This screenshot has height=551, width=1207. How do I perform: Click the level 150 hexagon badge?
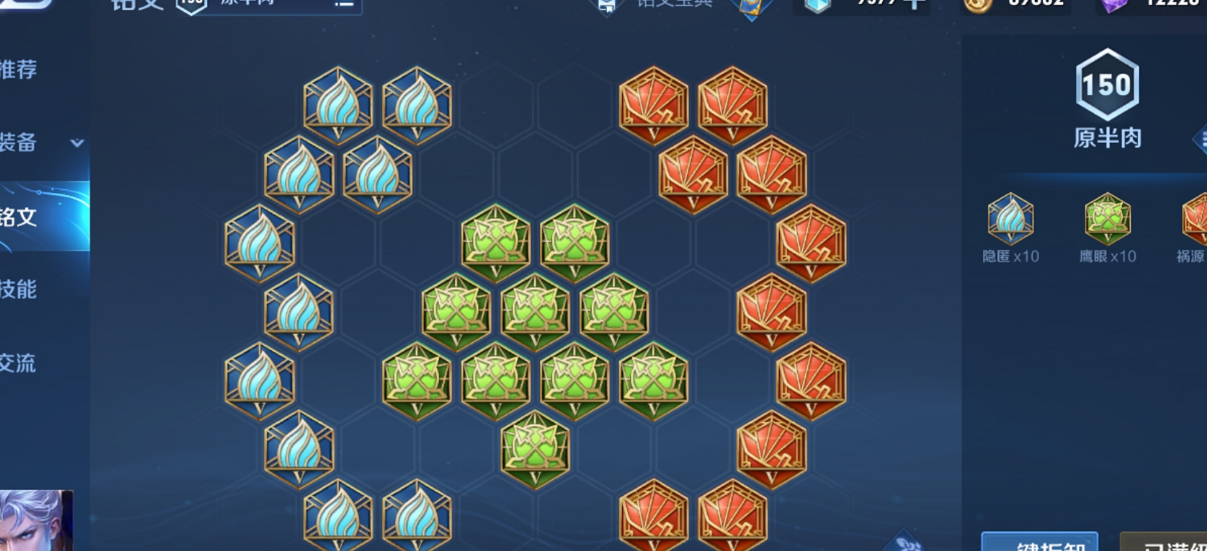click(x=1107, y=86)
